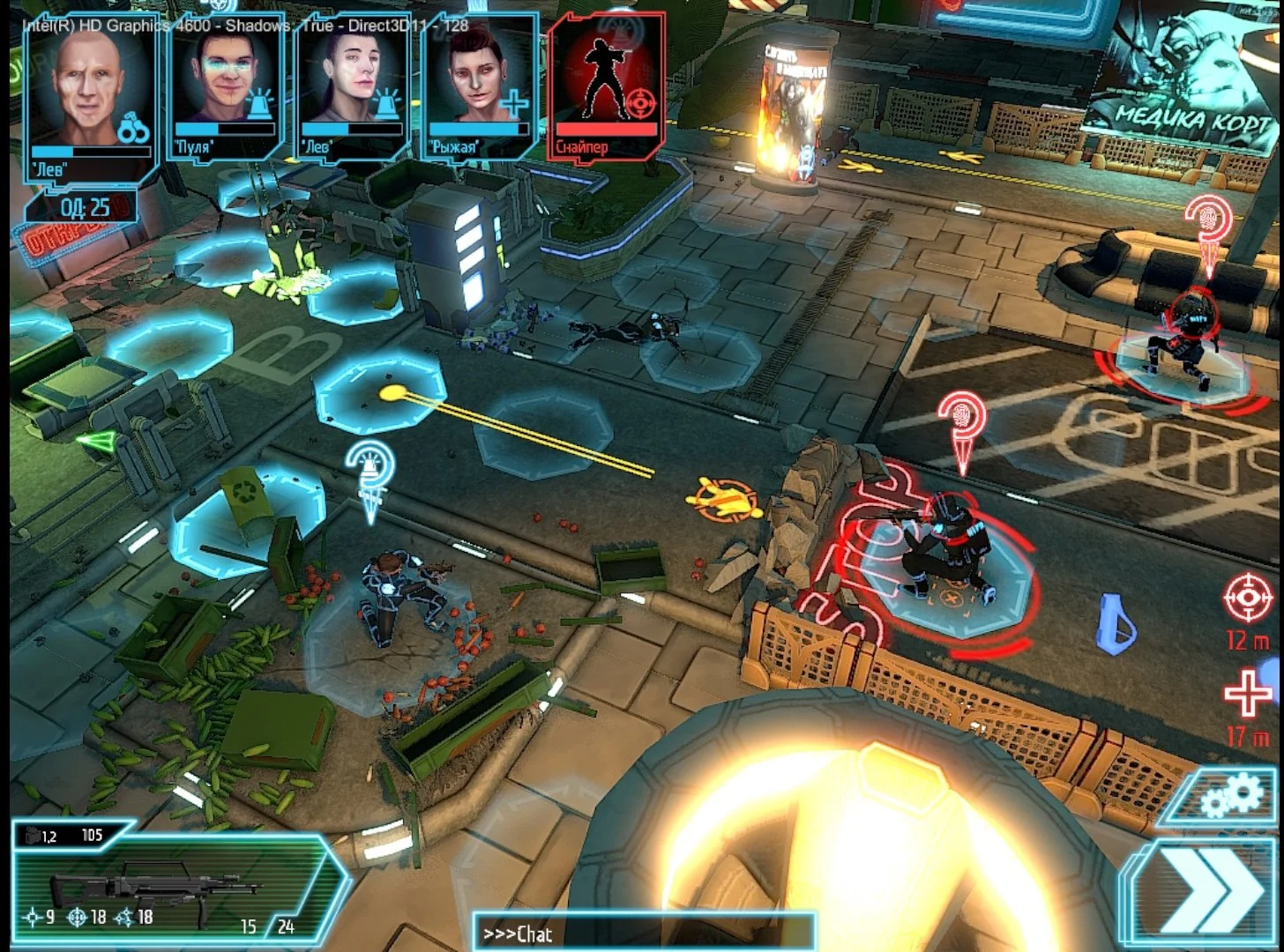This screenshot has width=1284, height=952.
Task: Target the red "Снайпер" enemy portrait
Action: [607, 86]
